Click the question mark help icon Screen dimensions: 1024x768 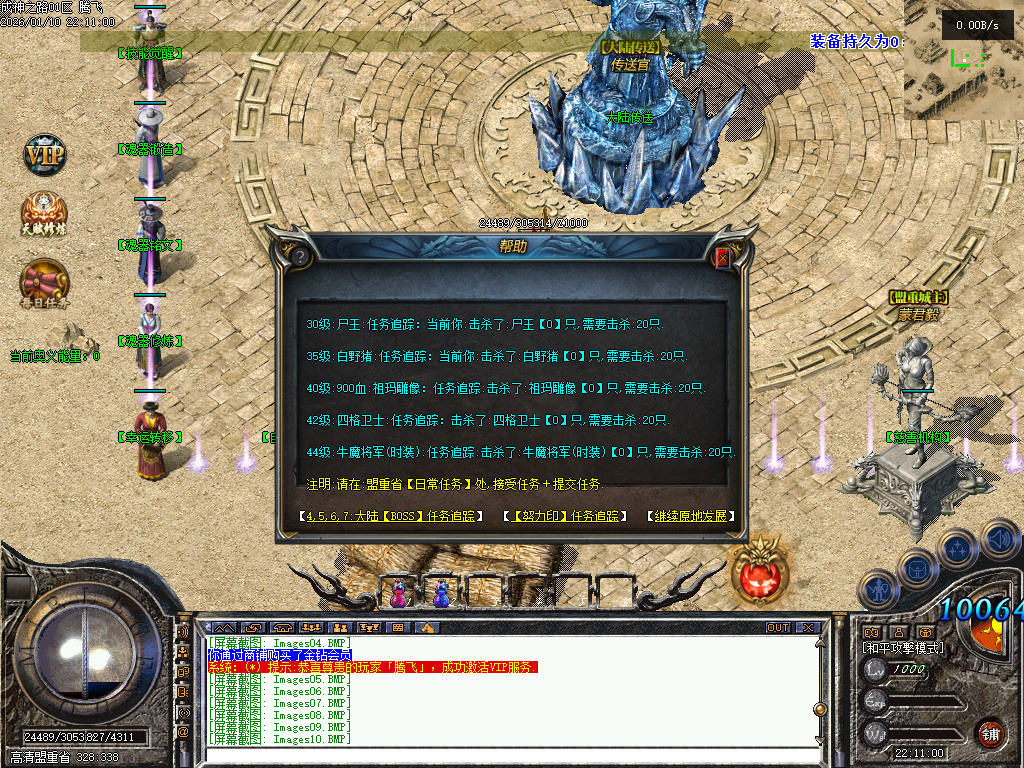(x=298, y=257)
